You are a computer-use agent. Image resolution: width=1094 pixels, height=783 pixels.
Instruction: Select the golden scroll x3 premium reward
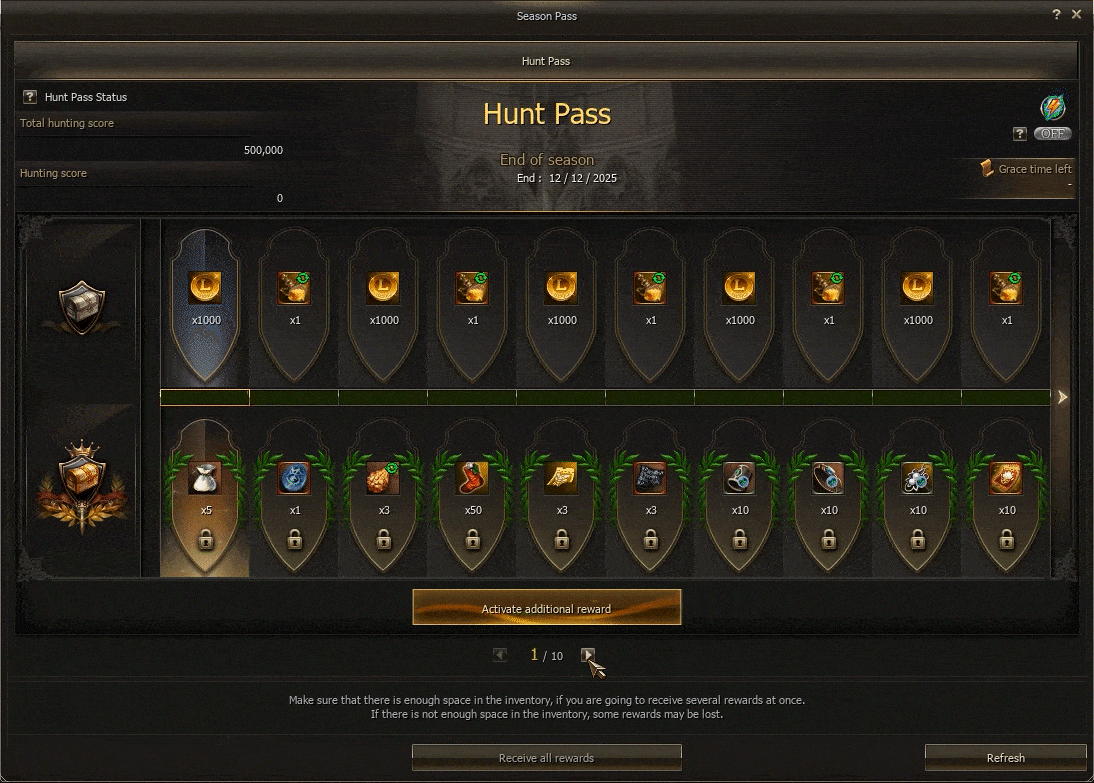561,479
